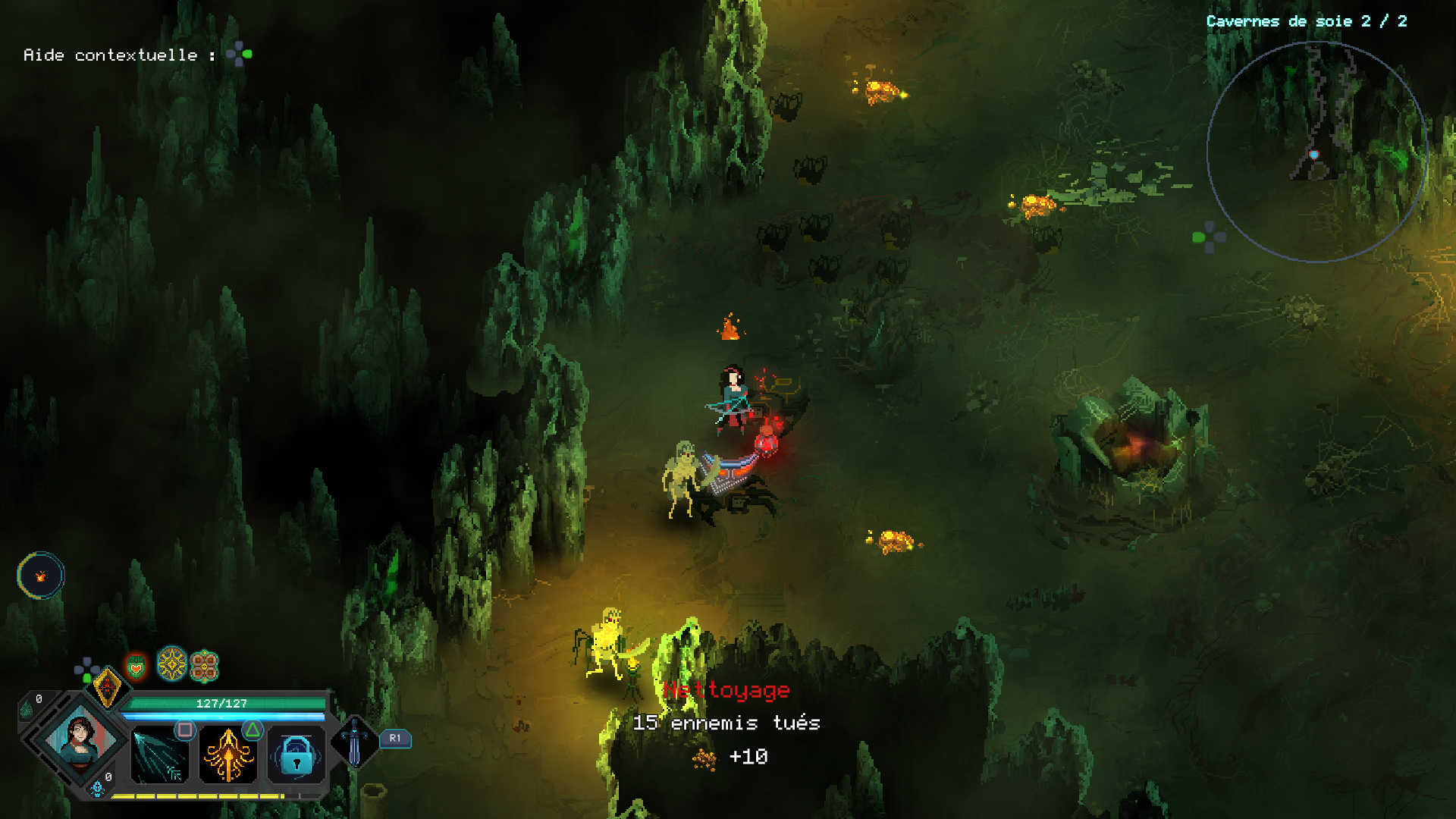Screen dimensions: 1456x819
Task: Open the spider amulet diamond icon
Action: pos(107,687)
